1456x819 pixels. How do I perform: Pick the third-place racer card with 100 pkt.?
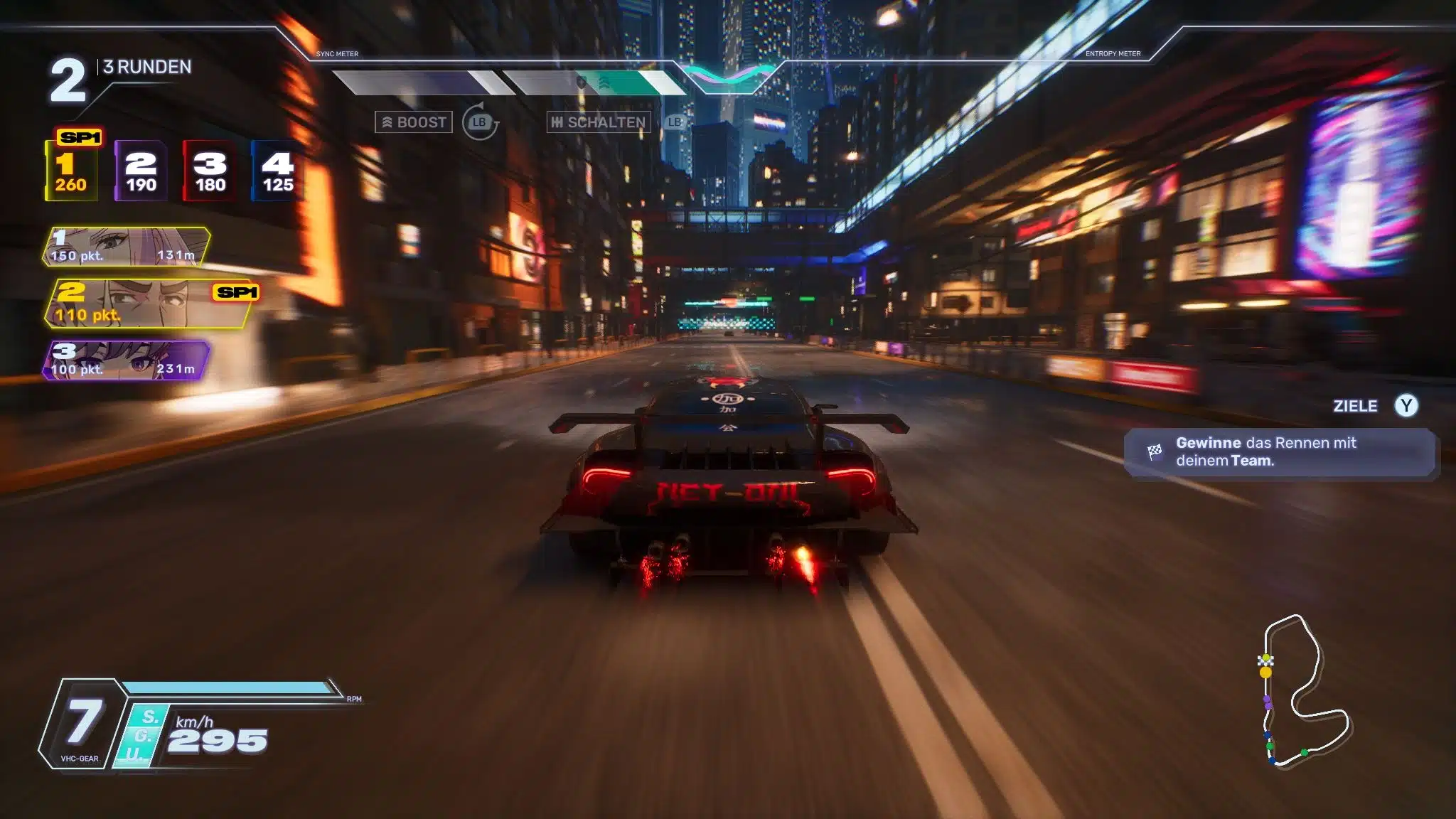[127, 360]
